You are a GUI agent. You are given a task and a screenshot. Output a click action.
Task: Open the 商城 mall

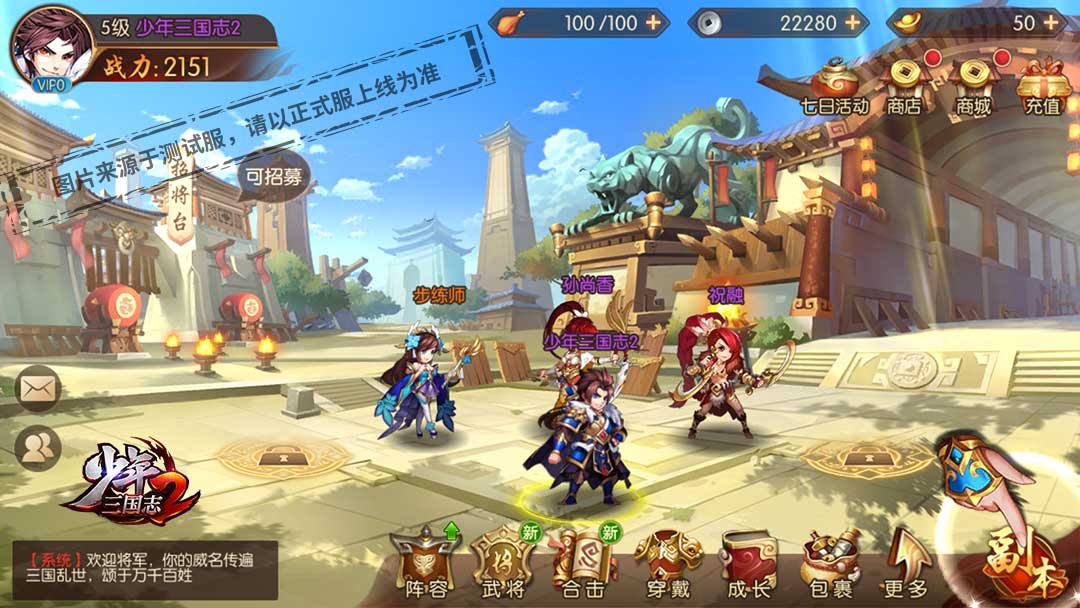(973, 84)
